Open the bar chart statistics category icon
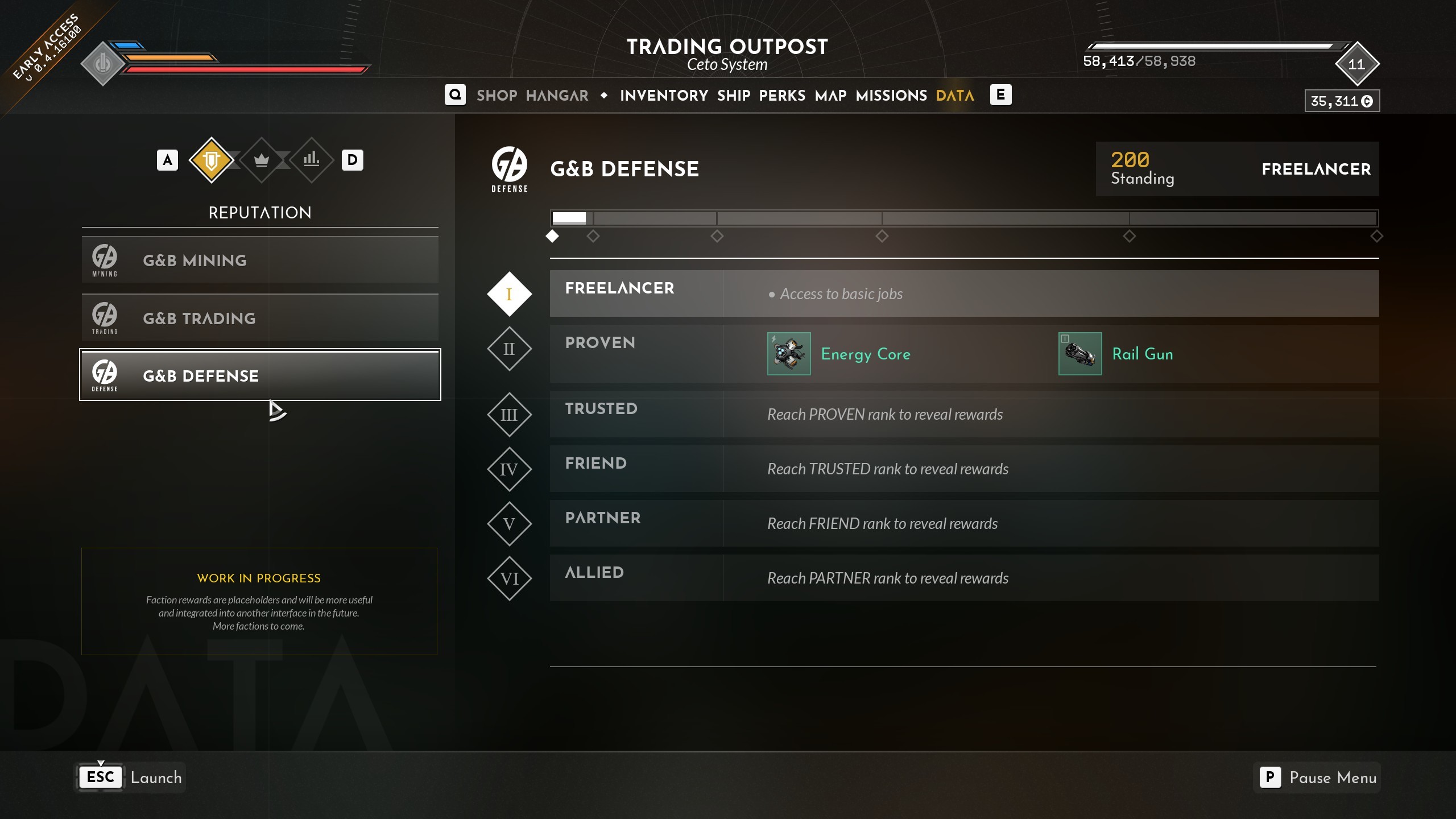The image size is (1456, 819). 311,160
